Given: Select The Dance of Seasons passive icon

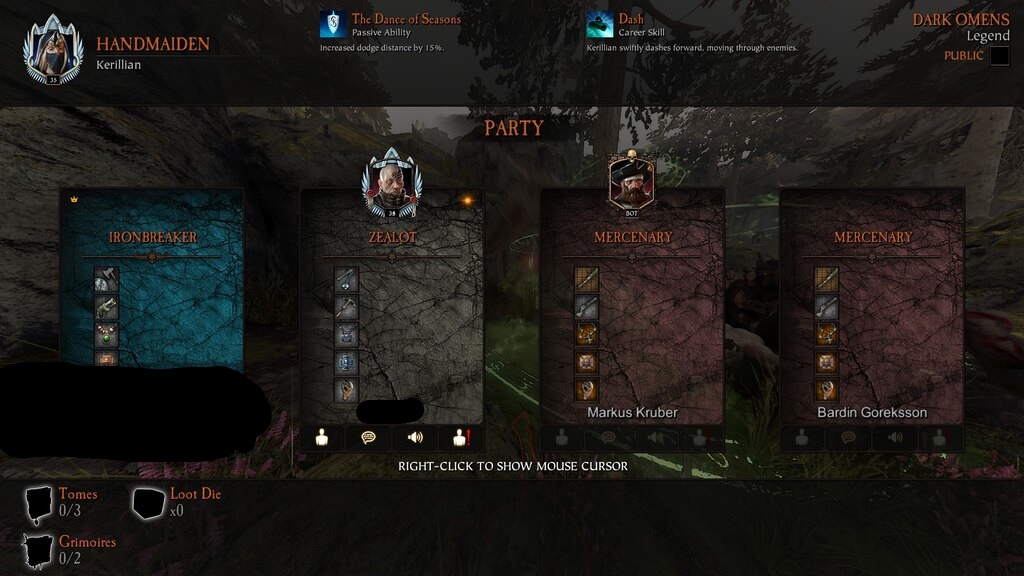Looking at the screenshot, I should 333,24.
